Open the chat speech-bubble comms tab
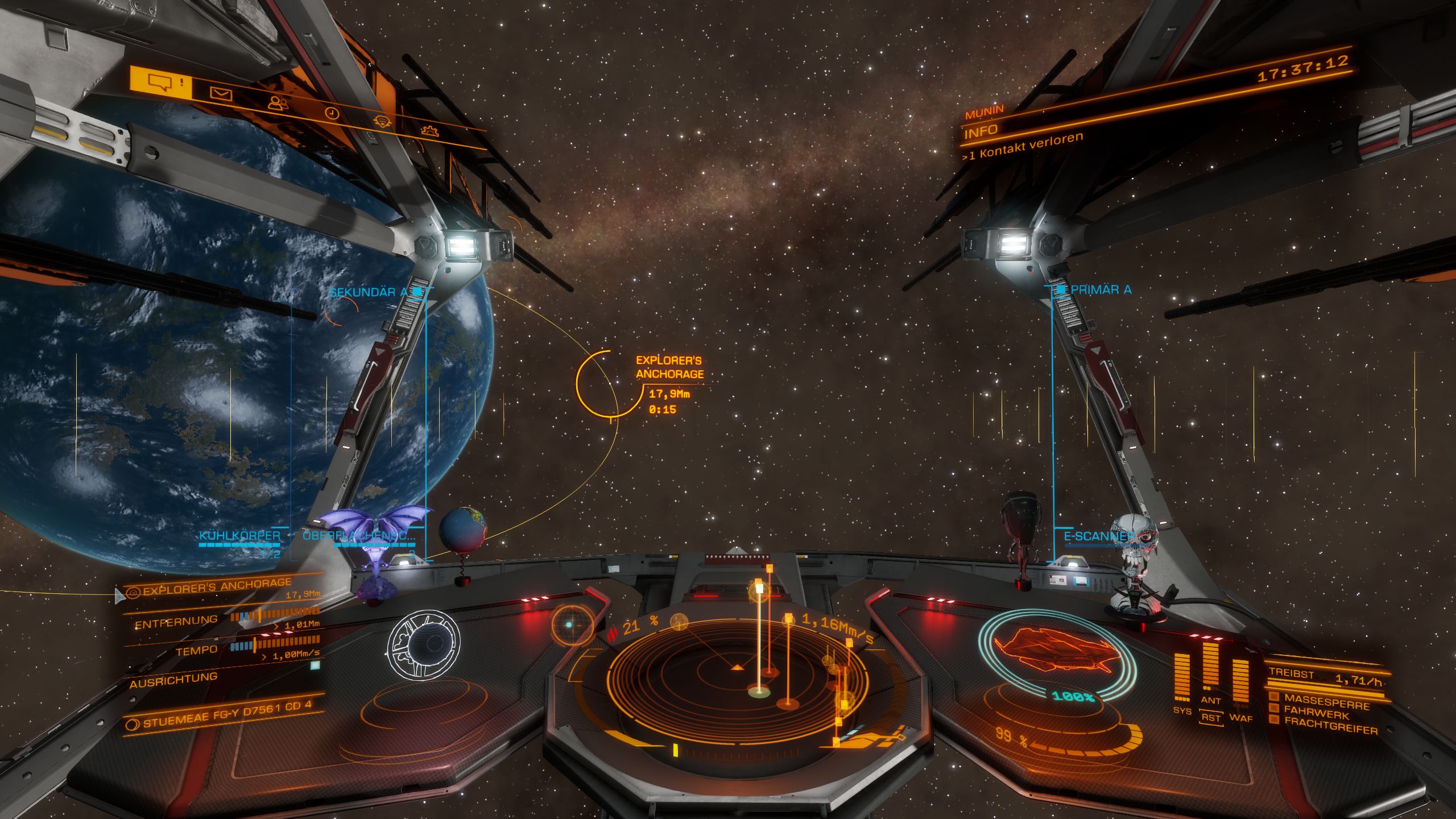1456x819 pixels. click(161, 82)
